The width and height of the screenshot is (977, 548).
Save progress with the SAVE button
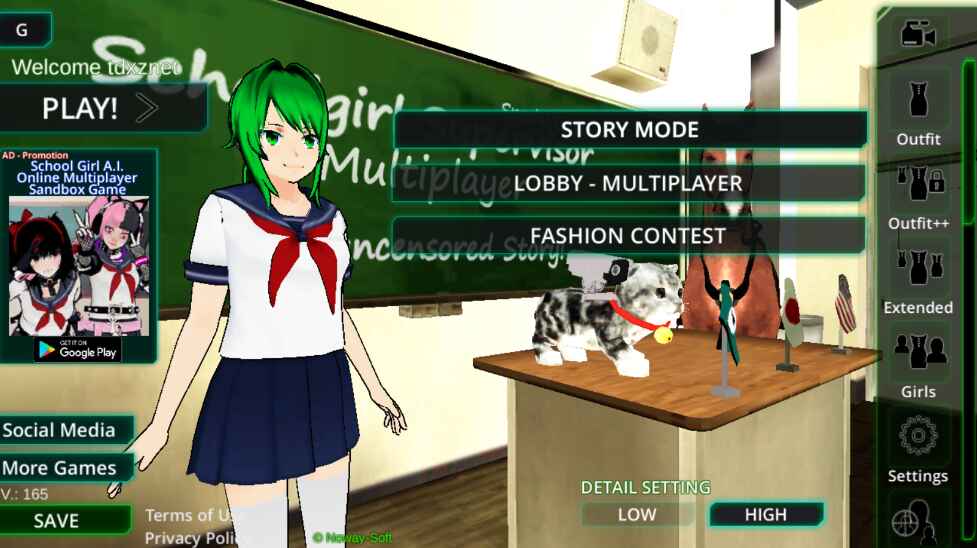pyautogui.click(x=57, y=520)
